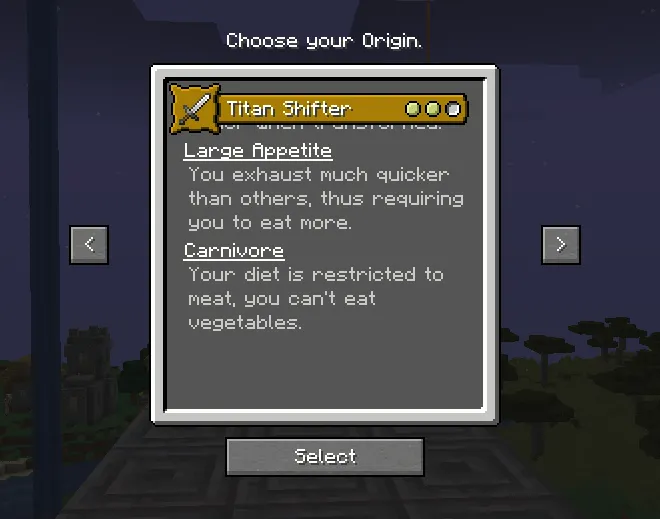Click the Titan Shifter sword icon
This screenshot has width=660, height=519.
click(194, 108)
